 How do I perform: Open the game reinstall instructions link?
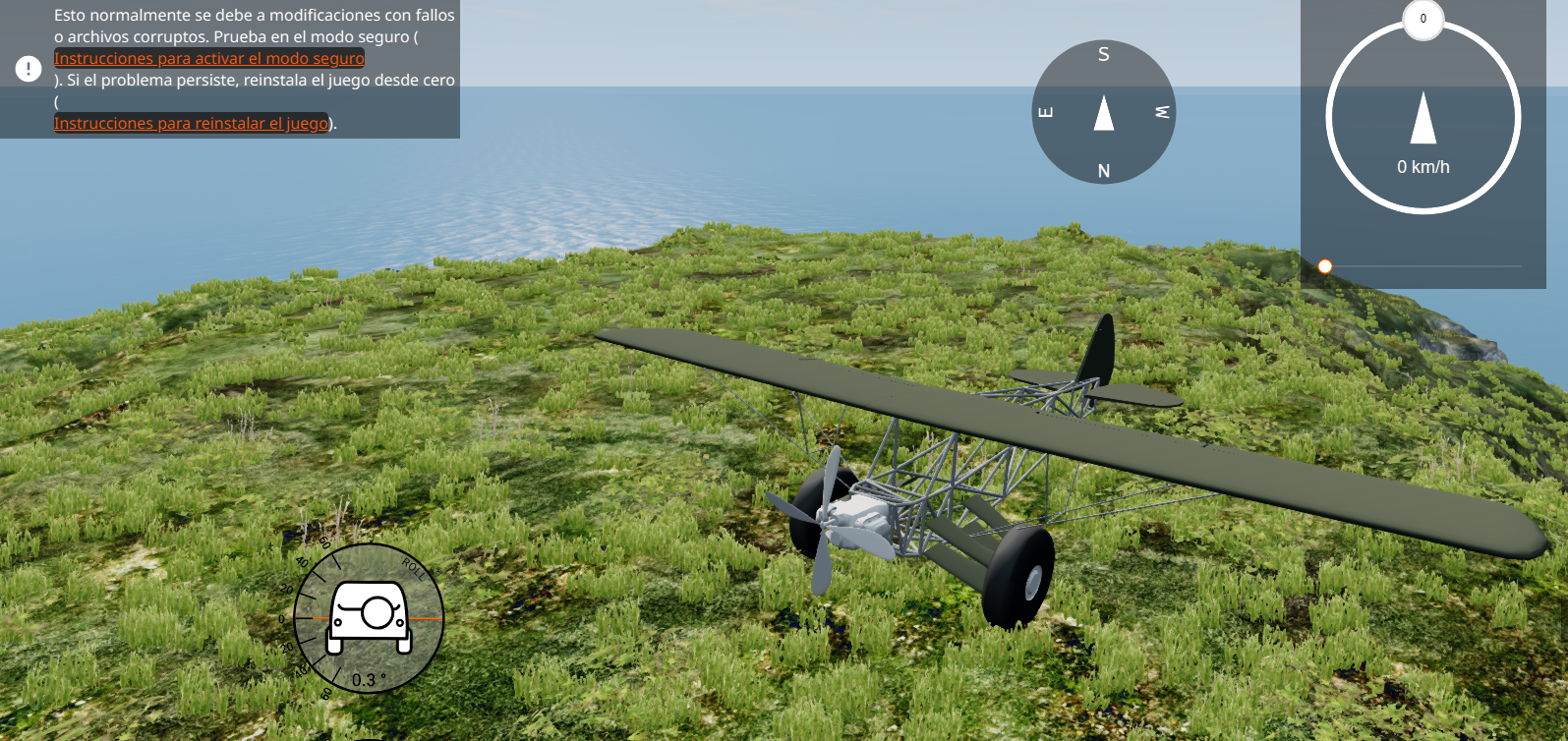click(191, 124)
